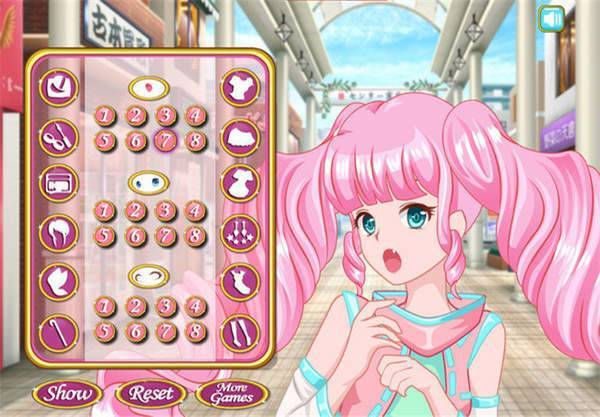Viewport: 600px width, 417px height.
Task: Choose lip style number 1
Action: click(103, 116)
